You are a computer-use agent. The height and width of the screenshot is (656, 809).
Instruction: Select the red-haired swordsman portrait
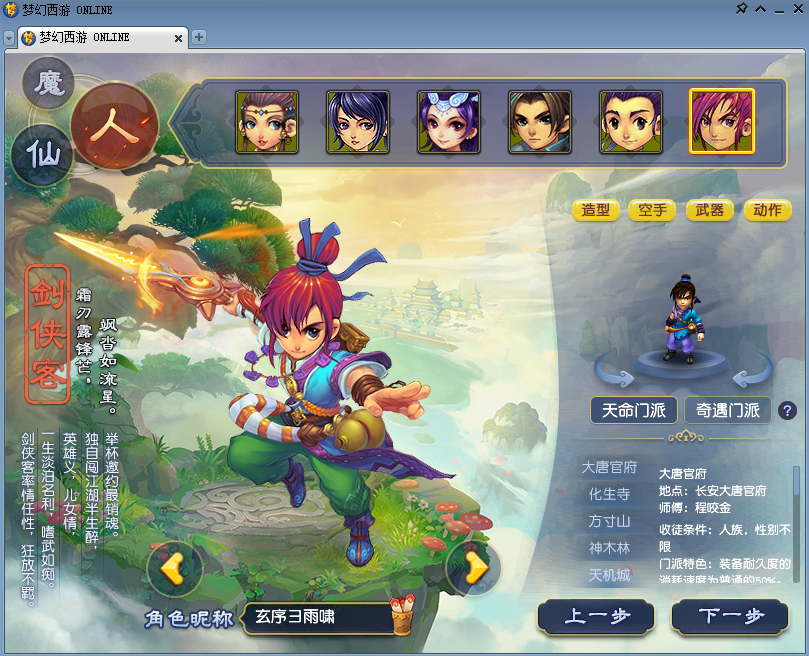click(721, 122)
